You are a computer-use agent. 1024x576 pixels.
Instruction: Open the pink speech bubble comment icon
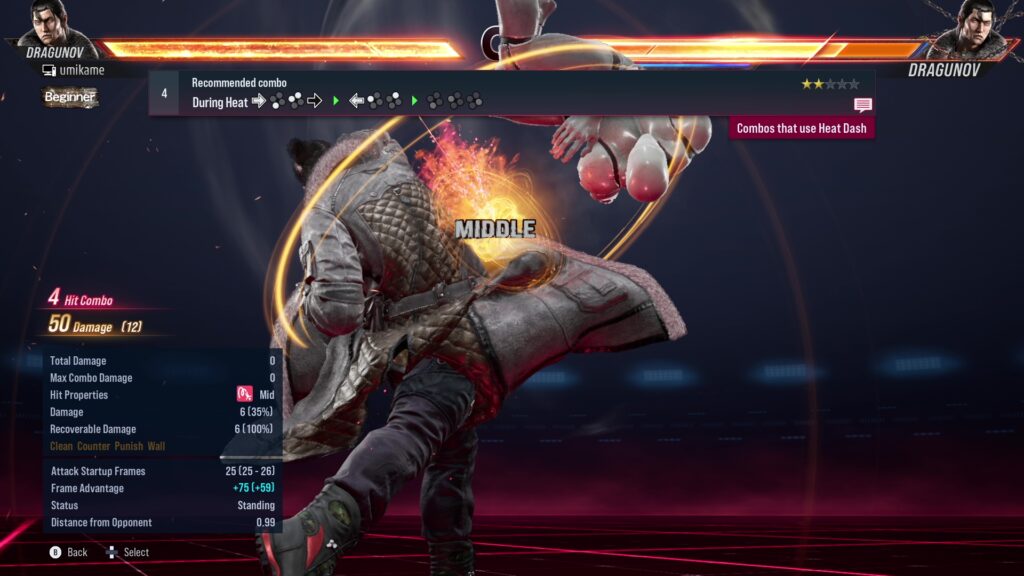(862, 105)
